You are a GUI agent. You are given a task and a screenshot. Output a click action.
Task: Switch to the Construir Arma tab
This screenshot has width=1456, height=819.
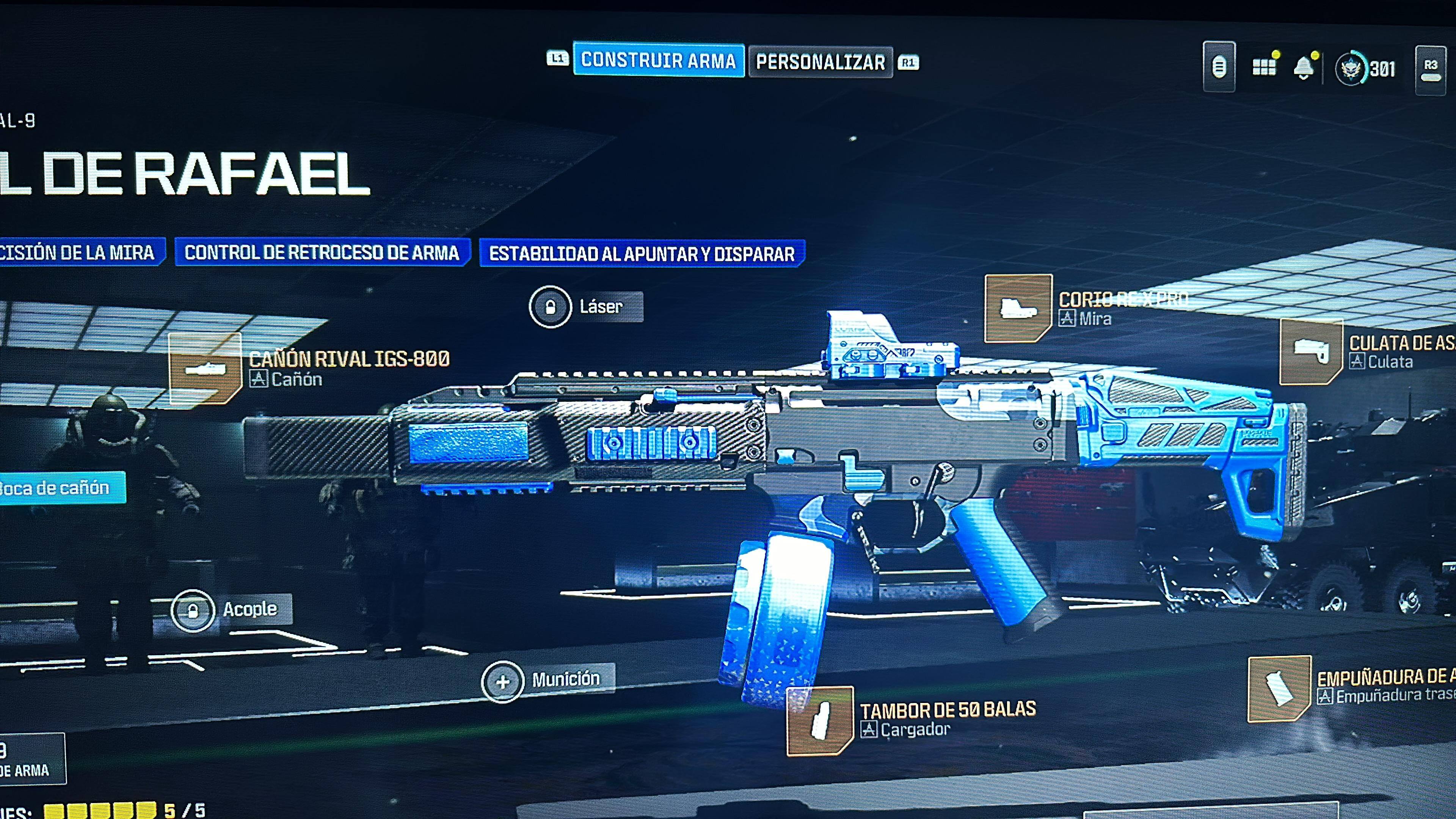coord(658,60)
